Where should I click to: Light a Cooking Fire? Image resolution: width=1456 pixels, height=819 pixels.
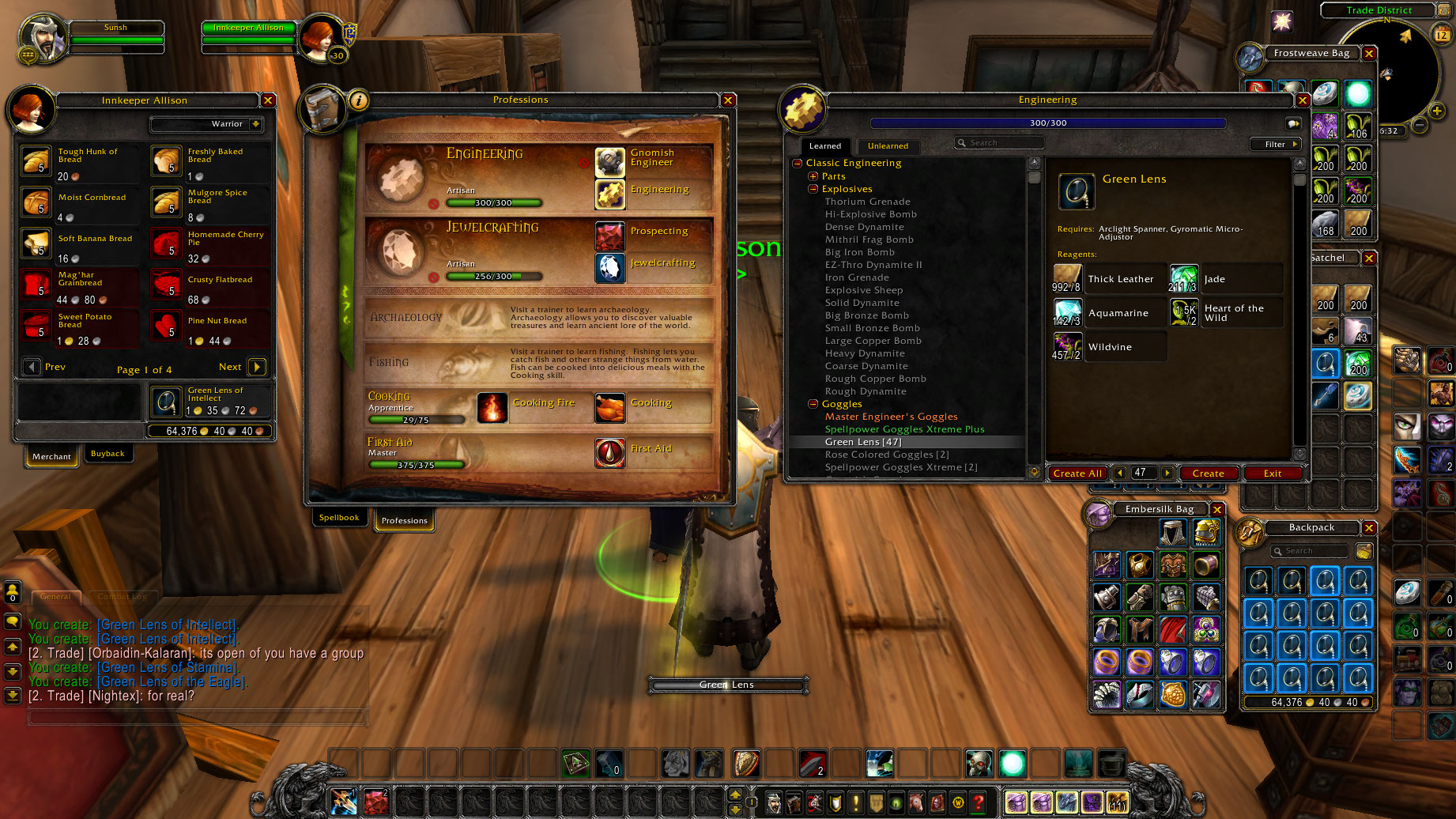492,407
